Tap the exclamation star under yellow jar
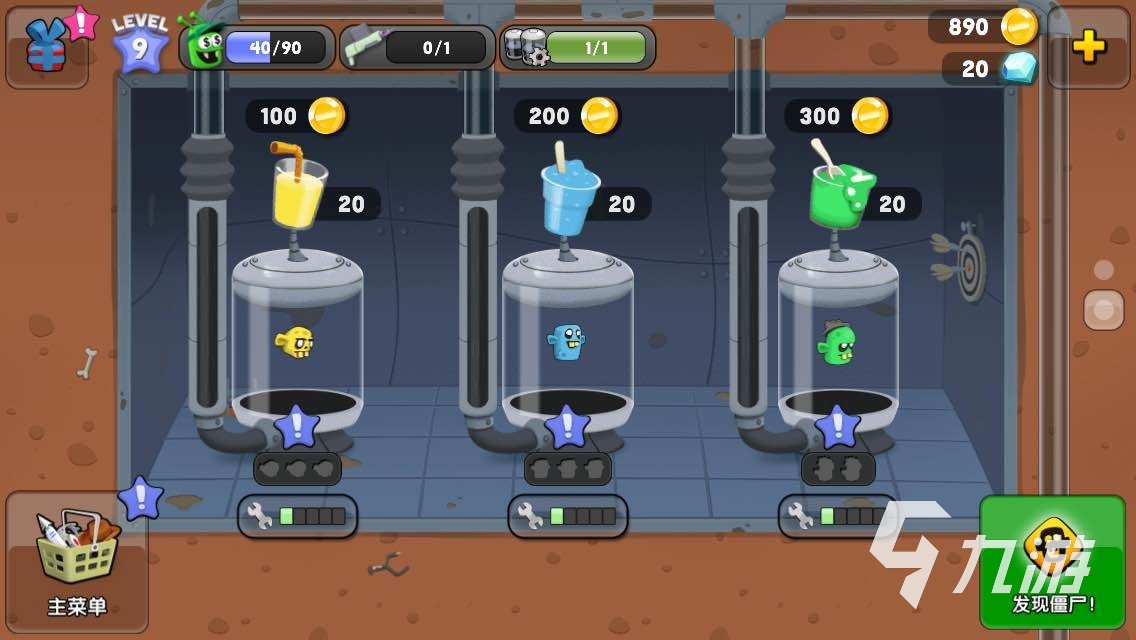This screenshot has width=1136, height=640. coord(297,428)
